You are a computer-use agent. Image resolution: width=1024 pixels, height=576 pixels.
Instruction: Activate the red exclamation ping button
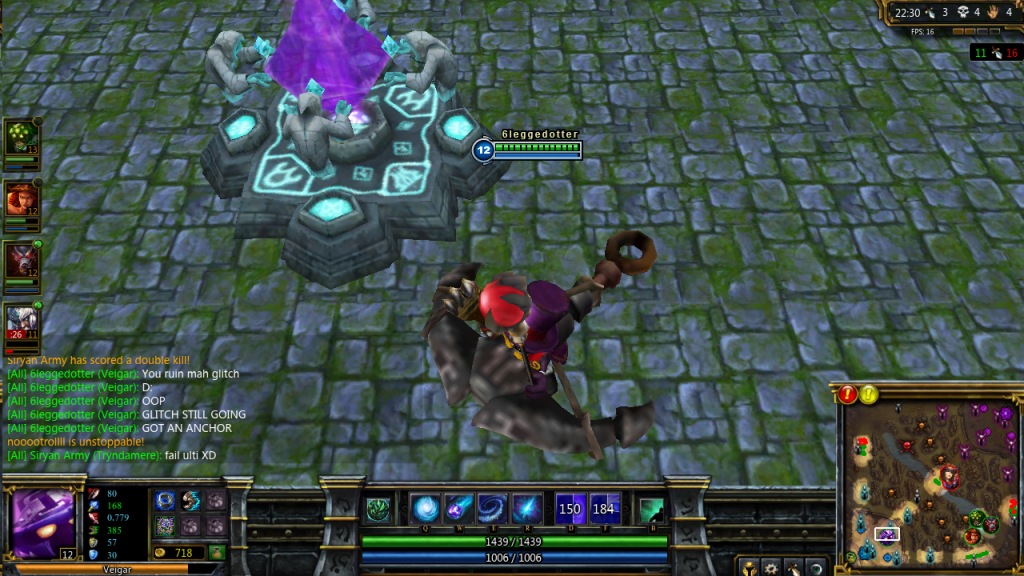click(849, 394)
